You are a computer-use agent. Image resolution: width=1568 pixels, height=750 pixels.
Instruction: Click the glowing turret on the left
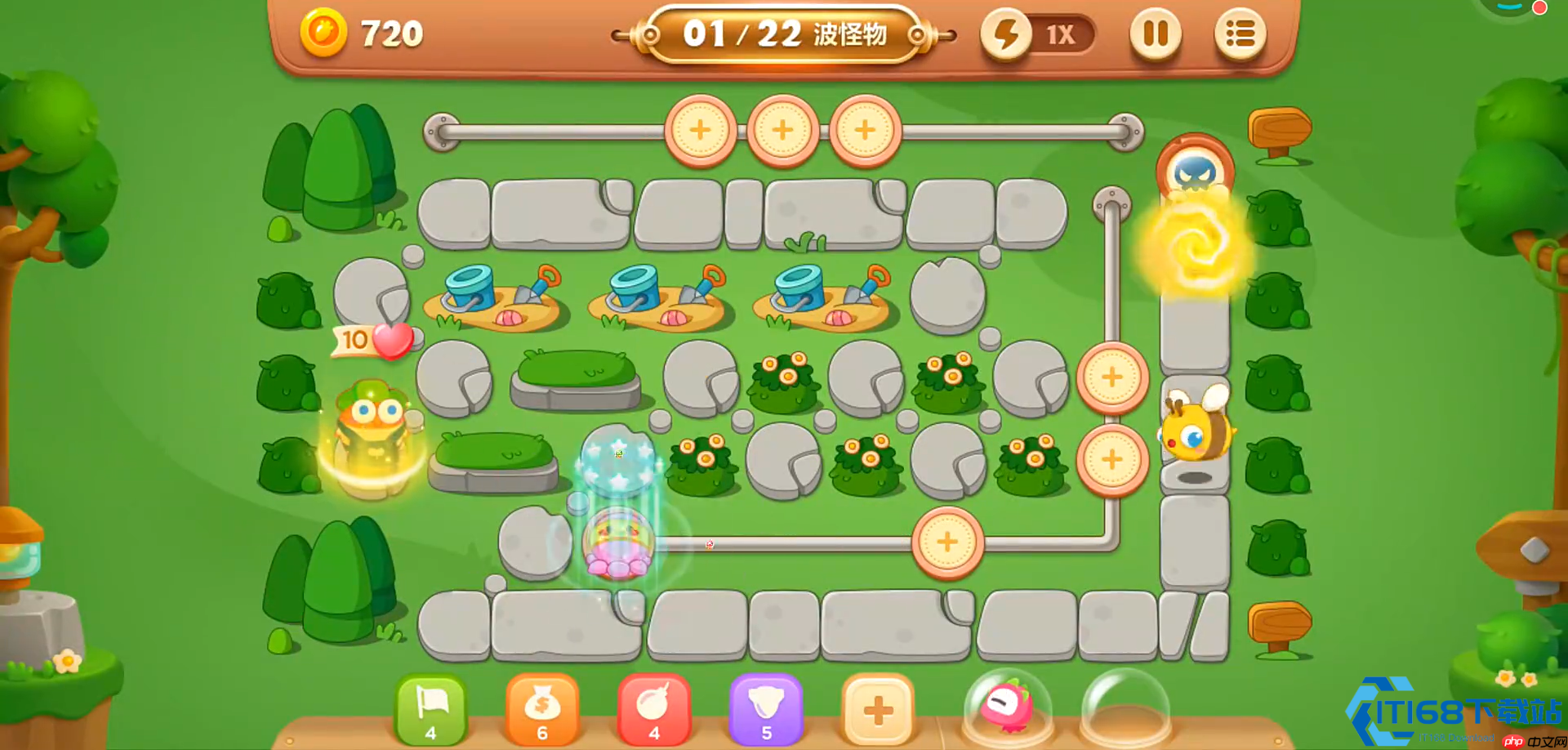(x=370, y=433)
